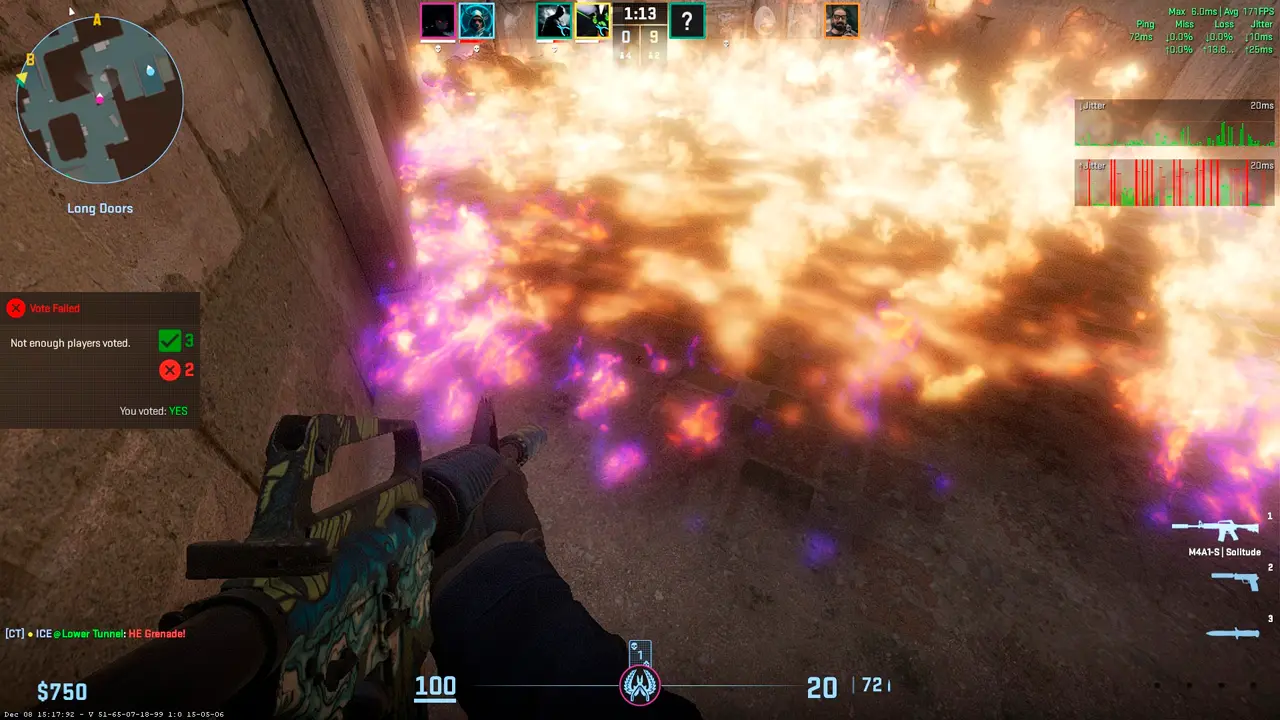Screen dimensions: 1280x720
Task: Click the yellow-bordered player avatar
Action: (x=592, y=21)
